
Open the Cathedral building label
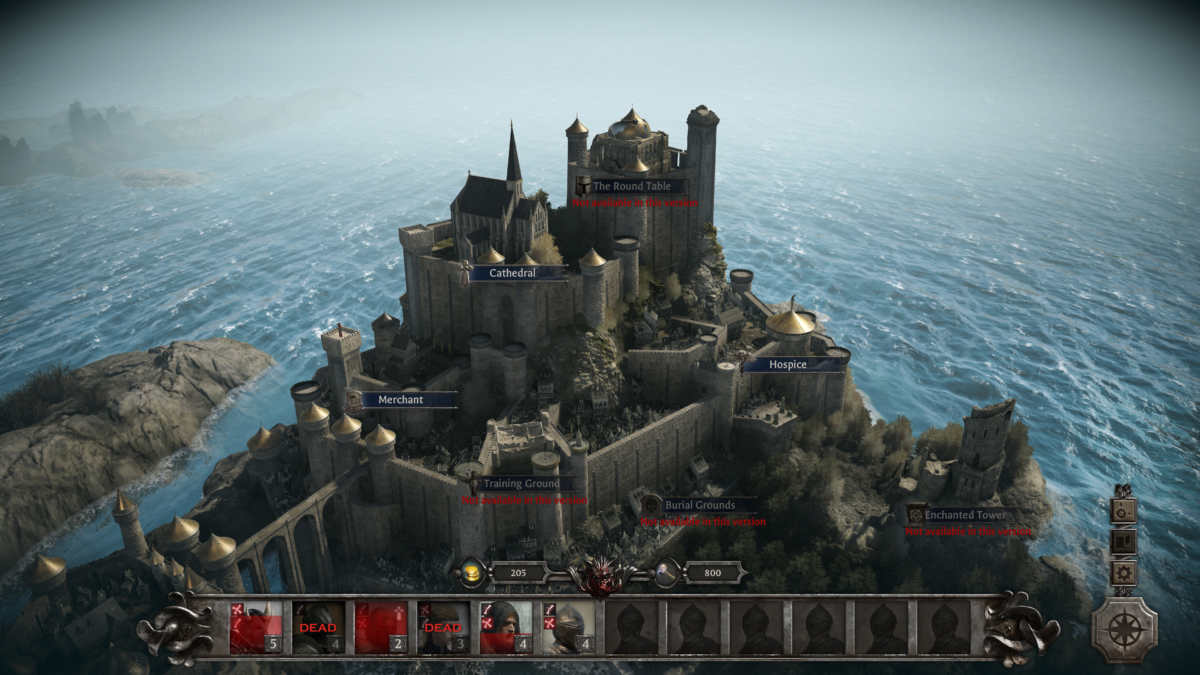513,273
